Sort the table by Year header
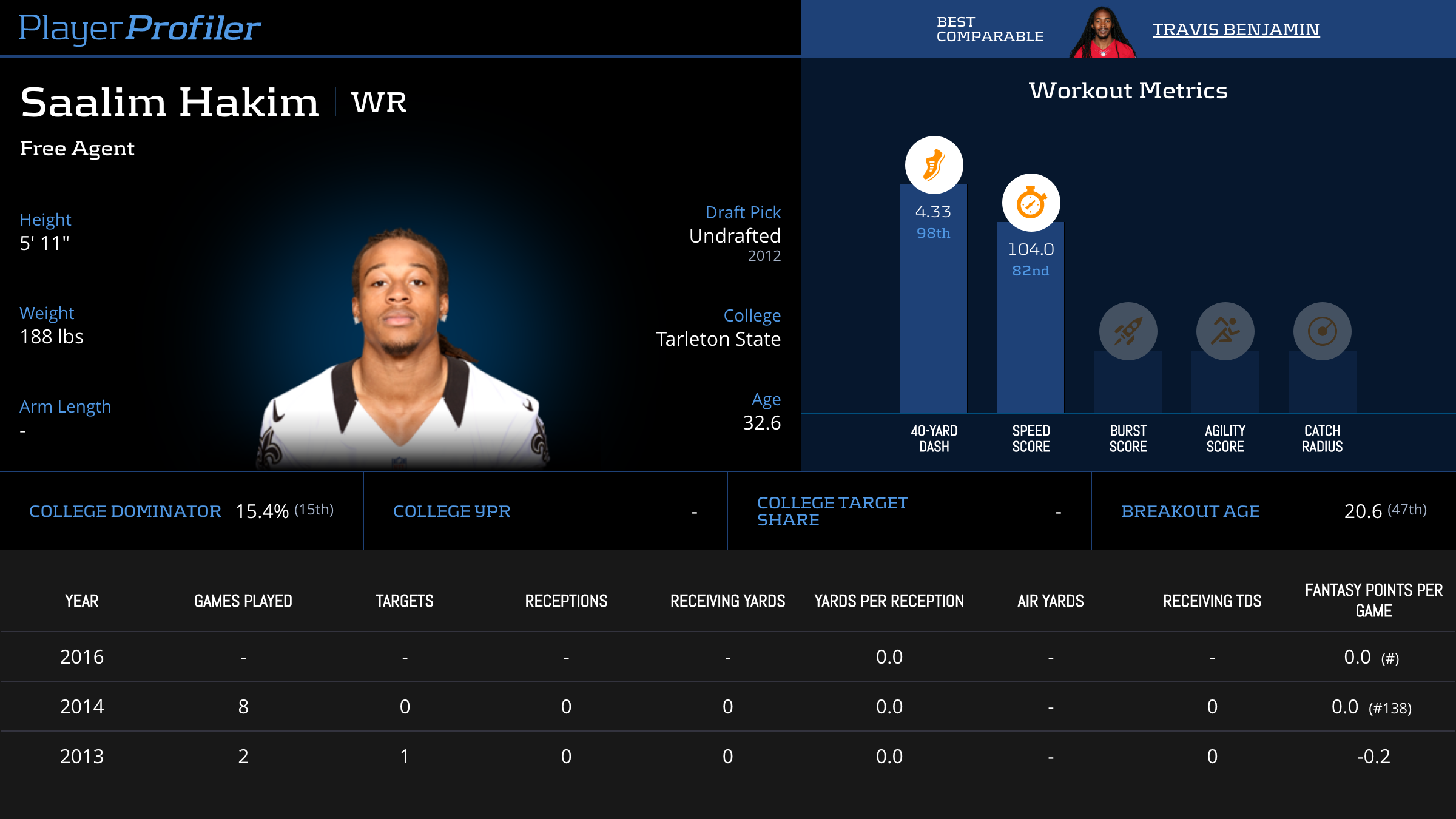The image size is (1456, 819). point(82,601)
